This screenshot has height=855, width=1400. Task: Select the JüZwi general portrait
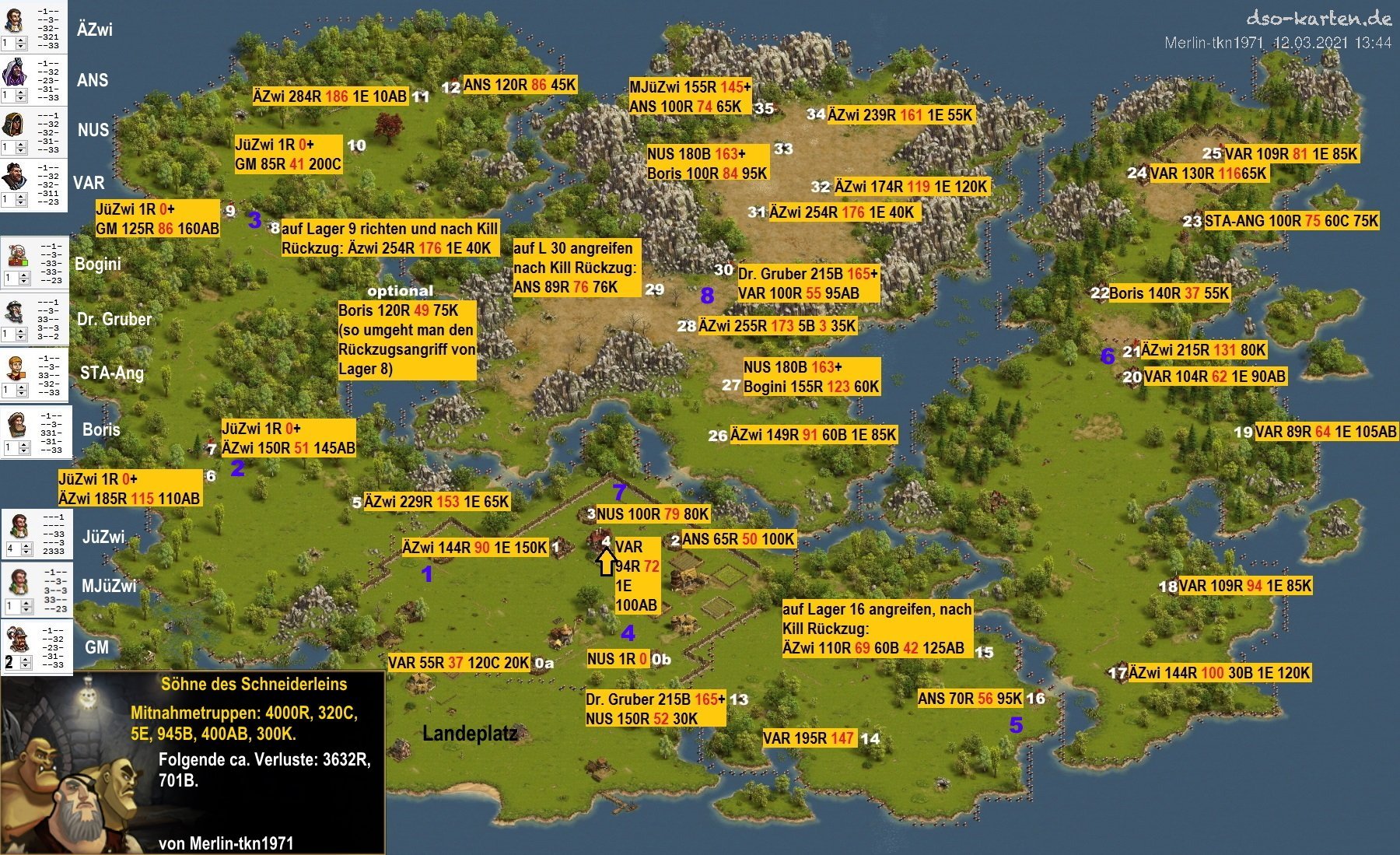(19, 525)
